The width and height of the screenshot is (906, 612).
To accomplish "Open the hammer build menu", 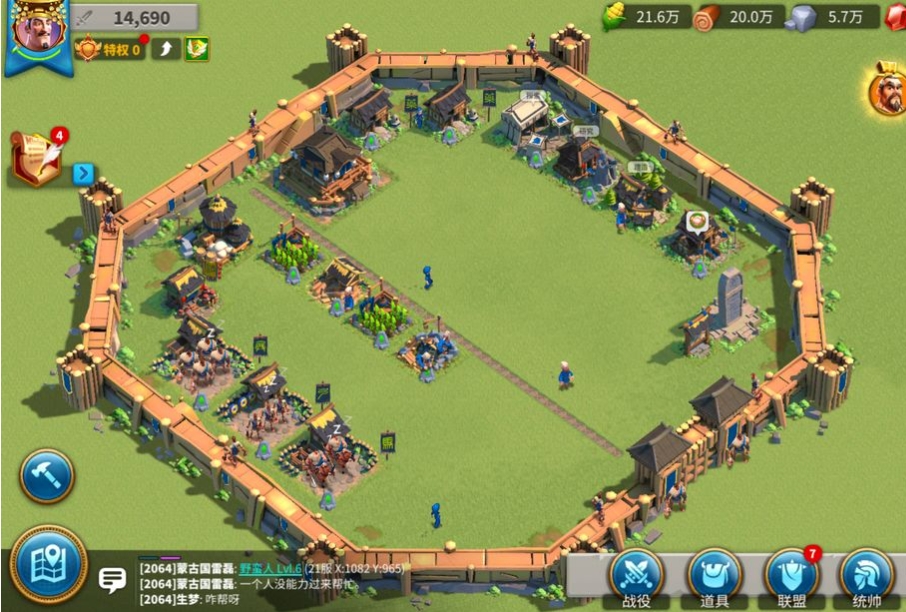I will (x=46, y=476).
